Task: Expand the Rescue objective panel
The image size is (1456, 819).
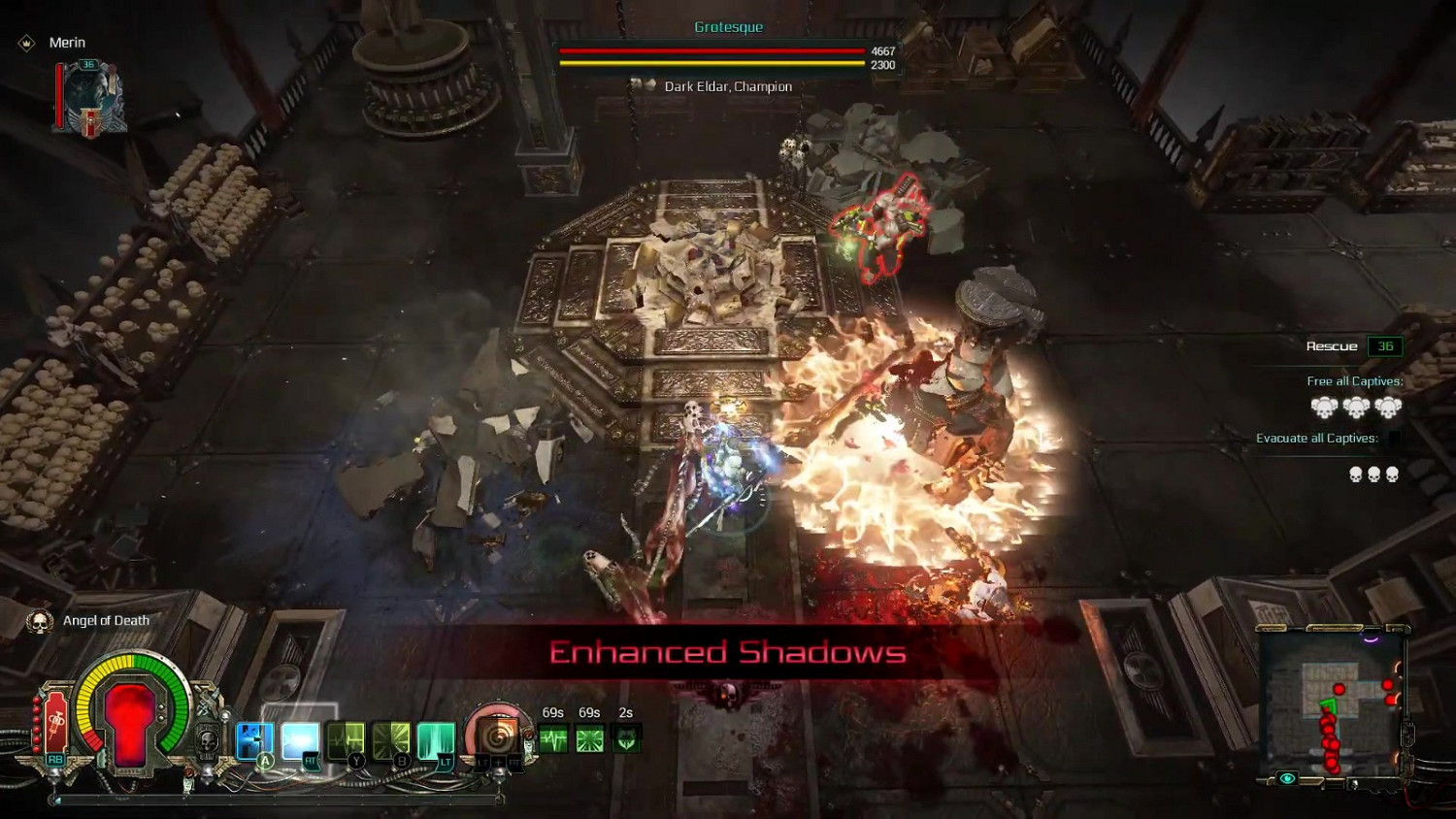Action: pos(1332,345)
